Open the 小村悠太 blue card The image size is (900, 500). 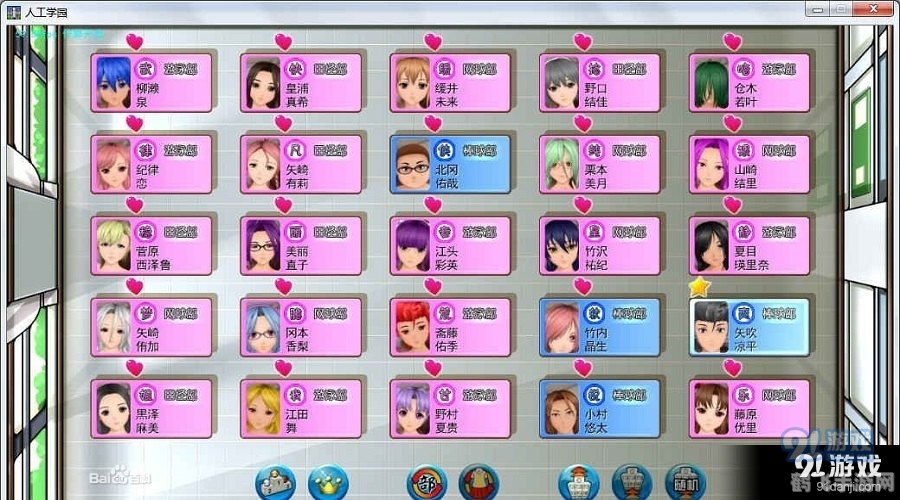point(600,408)
